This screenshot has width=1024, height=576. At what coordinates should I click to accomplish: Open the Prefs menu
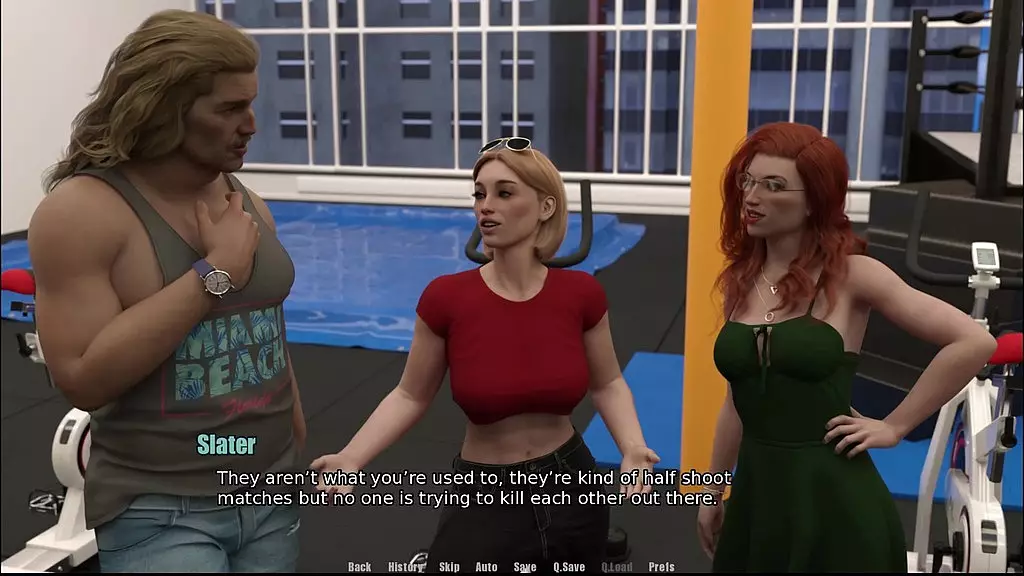click(x=661, y=567)
